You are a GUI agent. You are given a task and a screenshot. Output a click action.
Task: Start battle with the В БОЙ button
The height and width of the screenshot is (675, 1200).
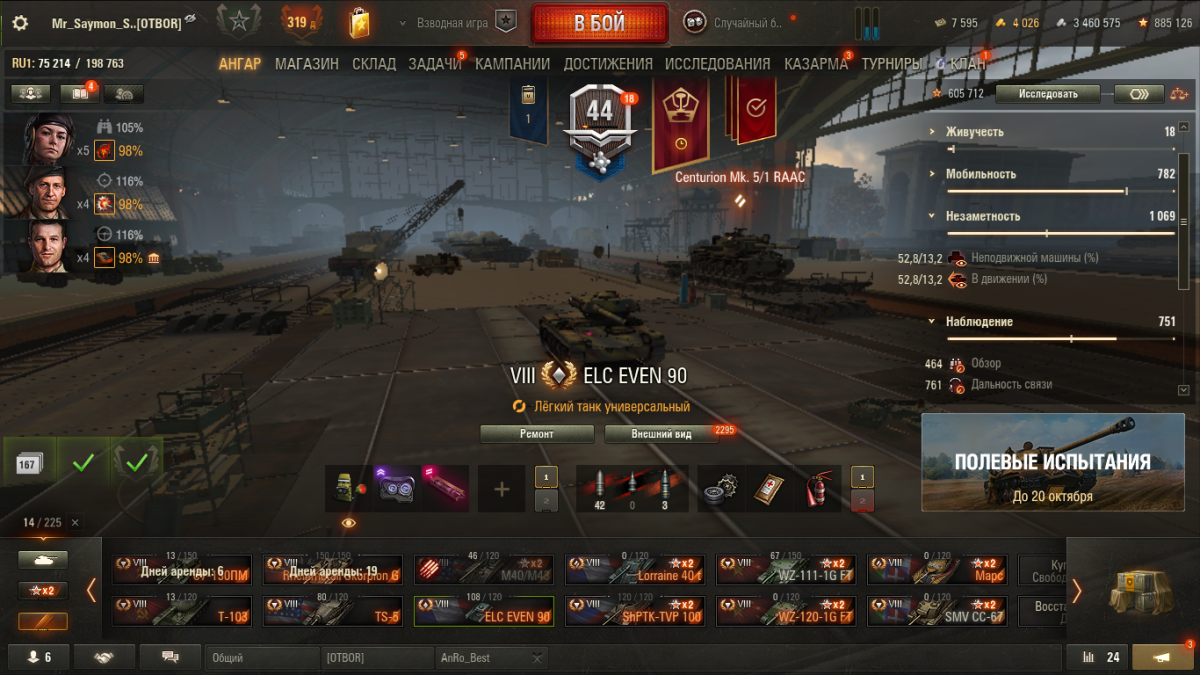pyautogui.click(x=599, y=23)
